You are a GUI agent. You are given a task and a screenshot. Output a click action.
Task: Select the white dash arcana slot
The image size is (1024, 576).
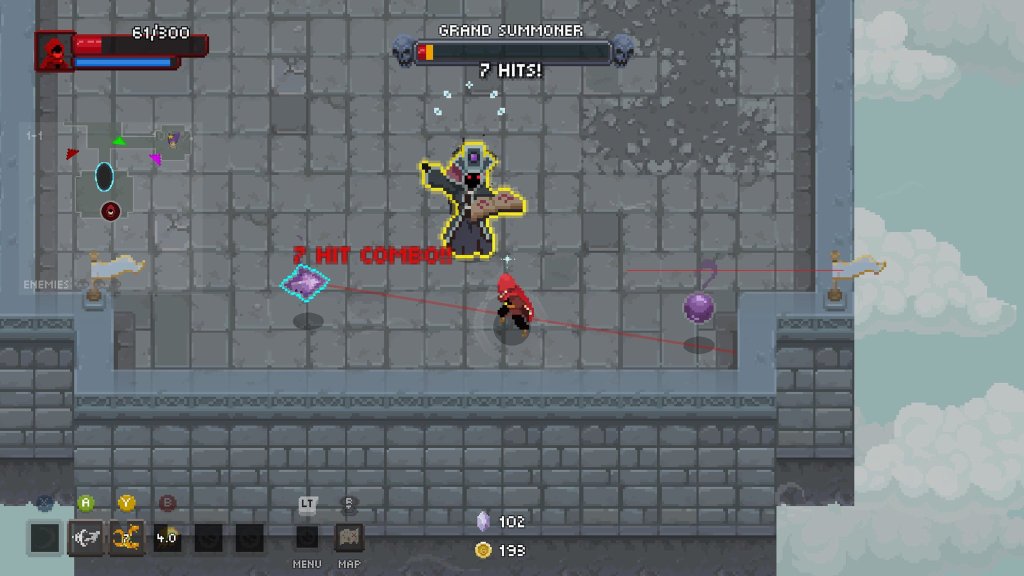point(85,537)
